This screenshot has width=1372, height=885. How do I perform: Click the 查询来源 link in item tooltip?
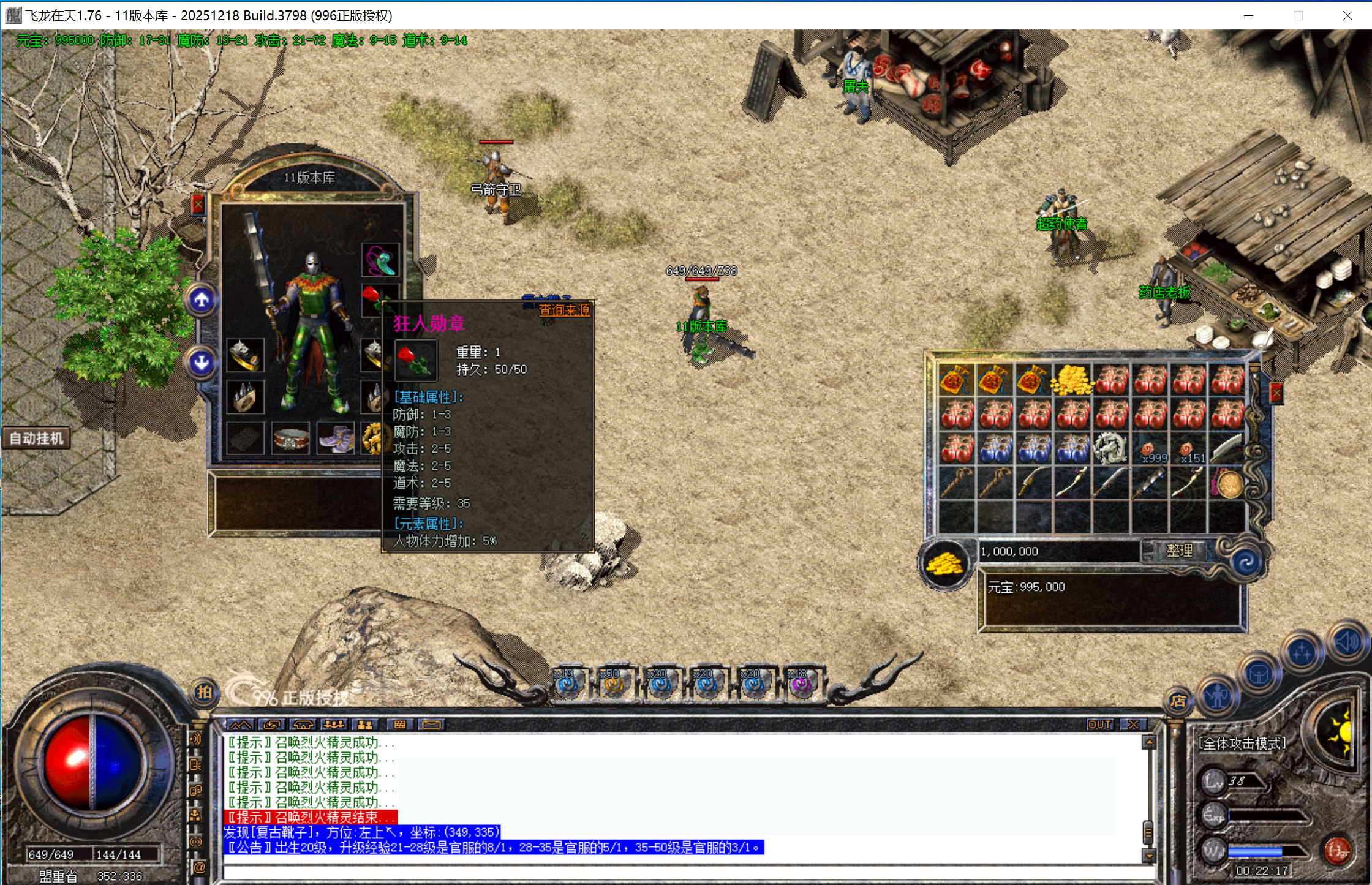point(564,311)
